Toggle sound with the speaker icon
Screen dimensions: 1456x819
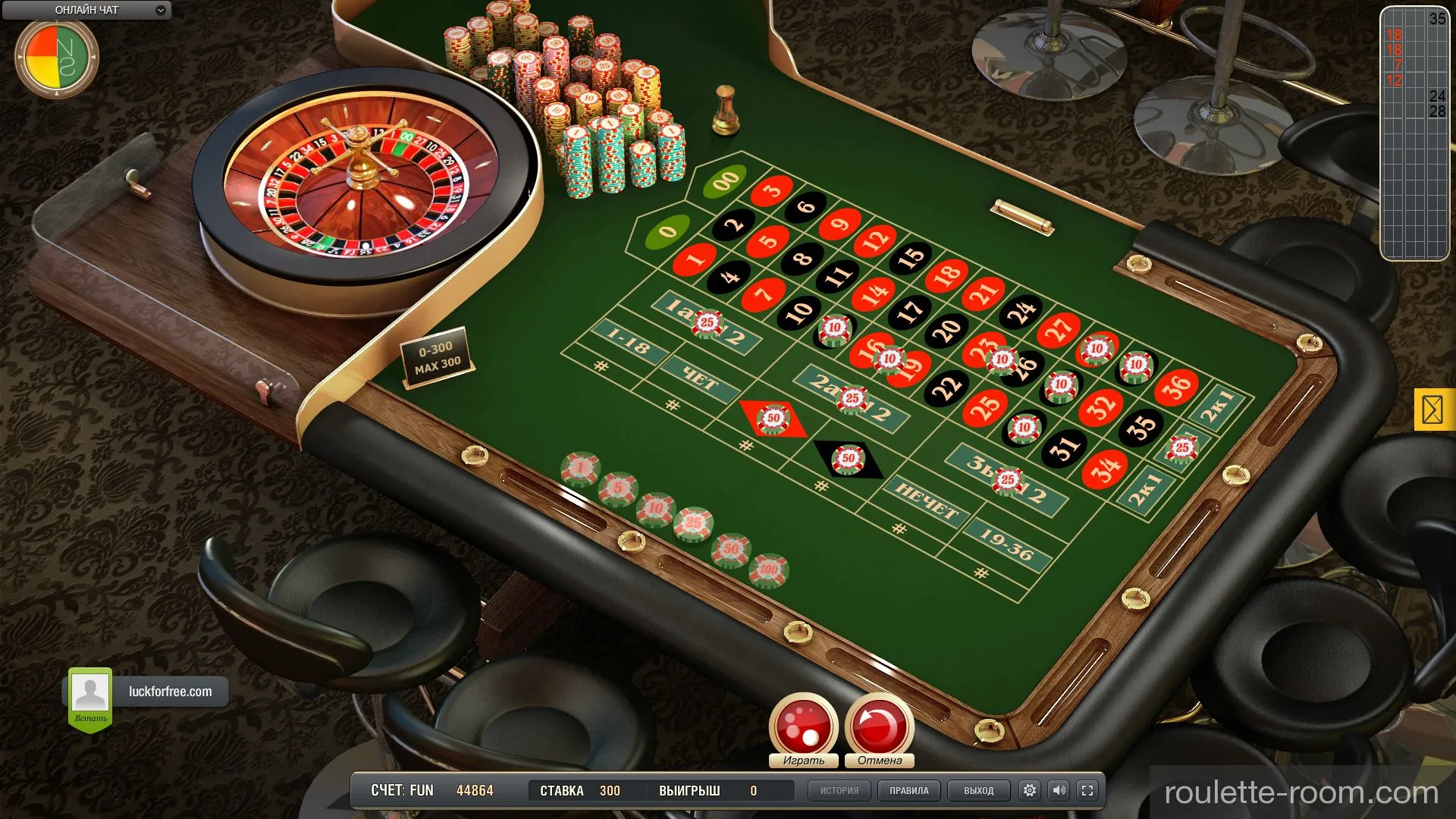pyautogui.click(x=1059, y=790)
